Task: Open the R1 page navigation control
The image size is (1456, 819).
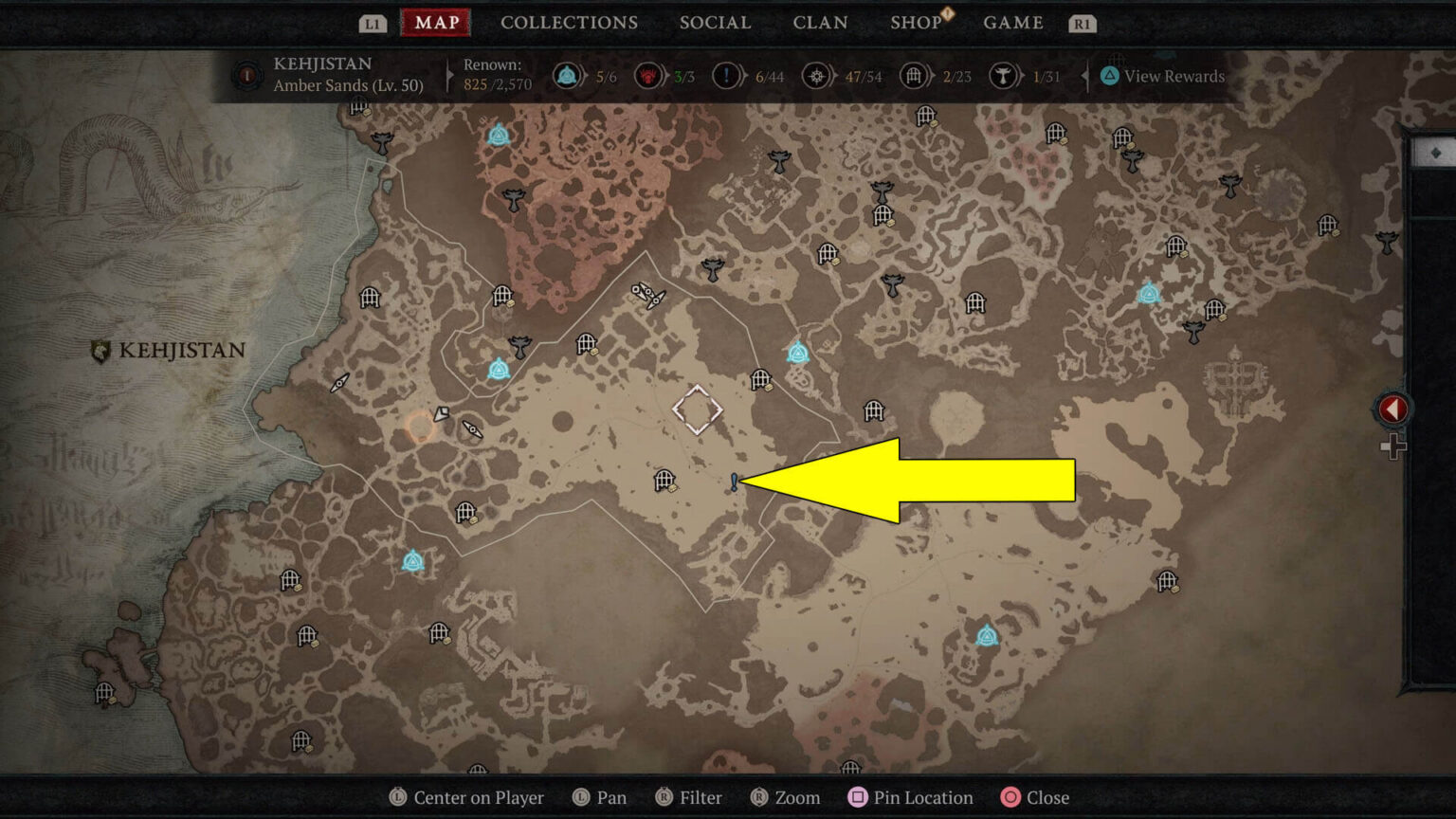Action: pyautogui.click(x=1082, y=23)
